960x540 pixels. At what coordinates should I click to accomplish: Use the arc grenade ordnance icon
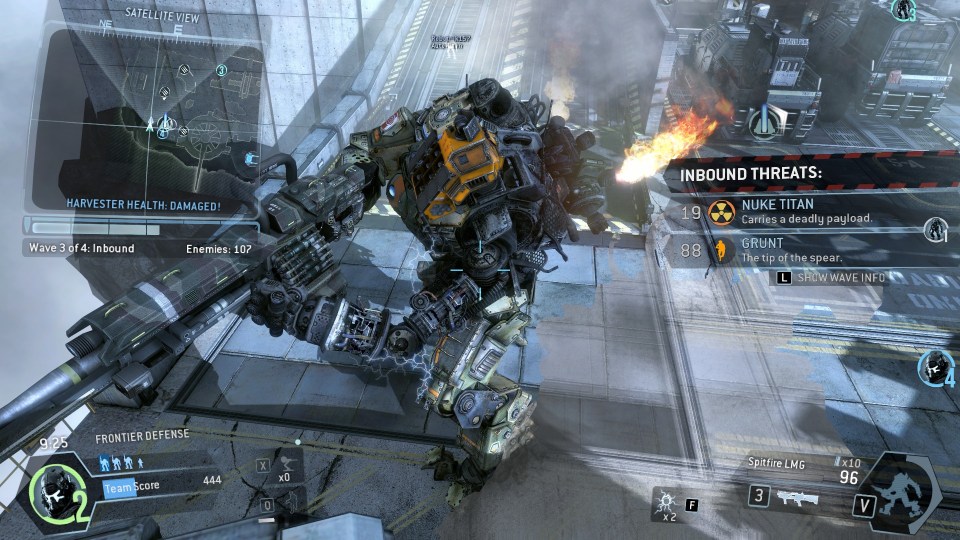pos(664,500)
